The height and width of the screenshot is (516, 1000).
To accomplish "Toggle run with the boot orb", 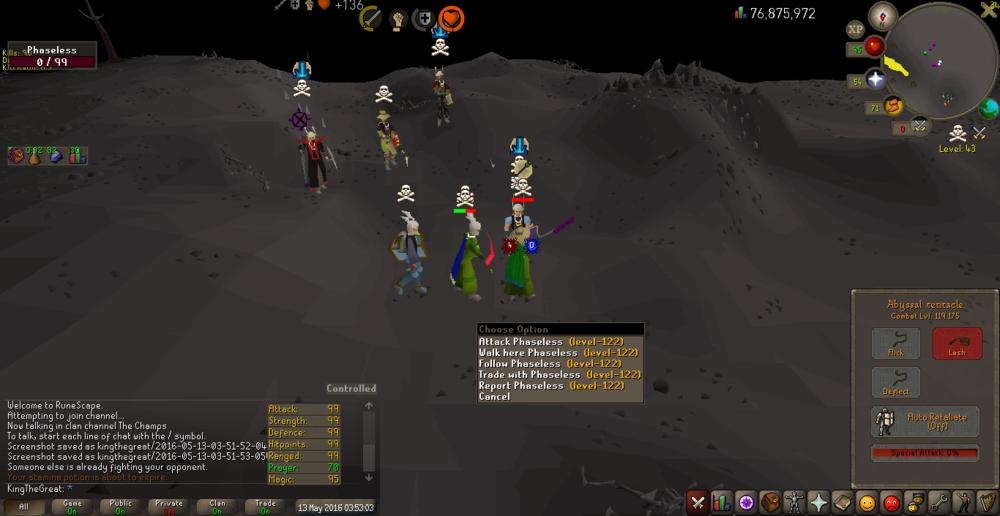I will pyautogui.click(x=892, y=104).
